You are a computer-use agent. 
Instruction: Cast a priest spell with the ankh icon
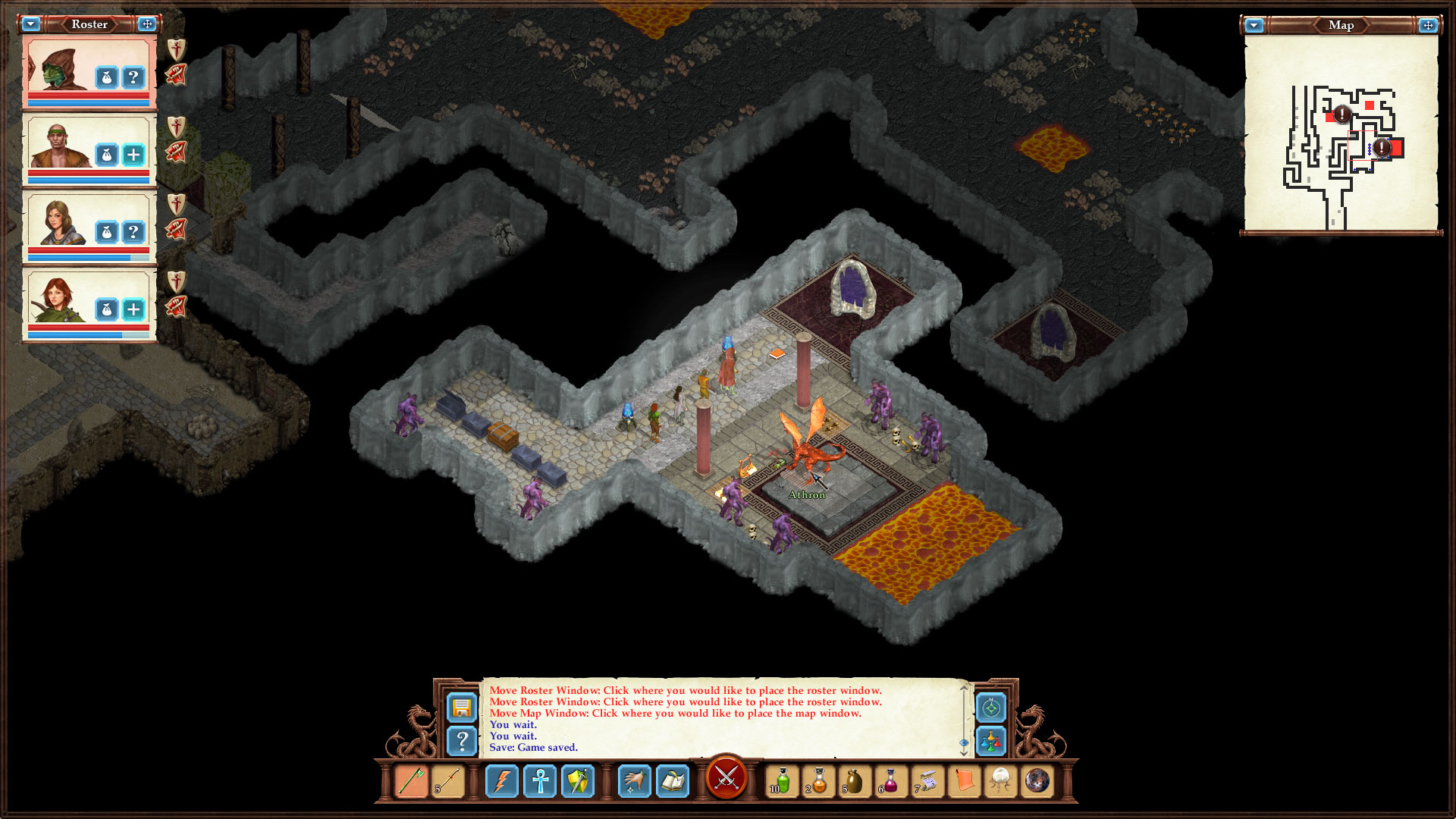(541, 782)
